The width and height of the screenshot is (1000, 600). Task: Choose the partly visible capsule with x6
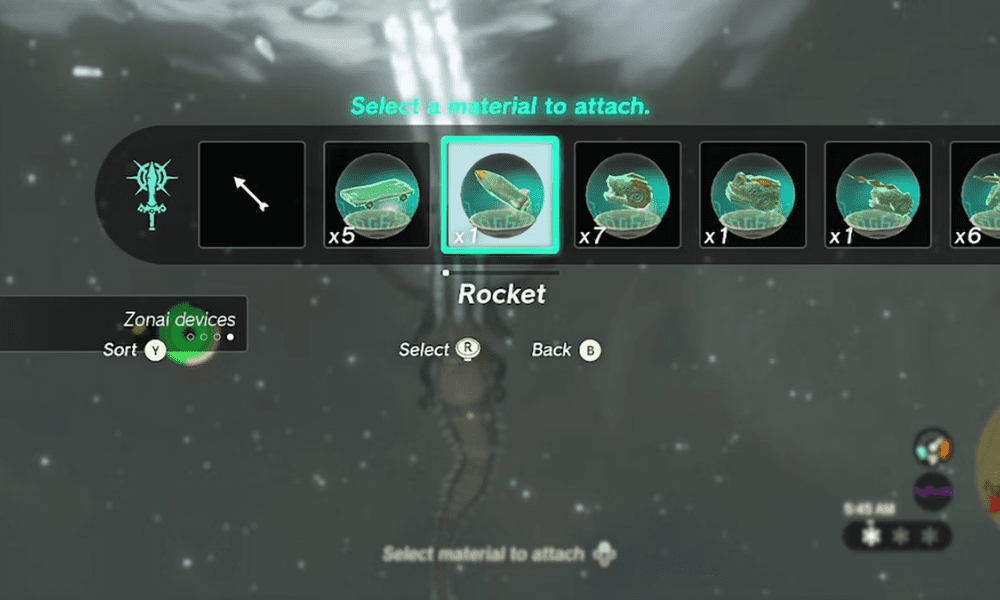coord(977,195)
